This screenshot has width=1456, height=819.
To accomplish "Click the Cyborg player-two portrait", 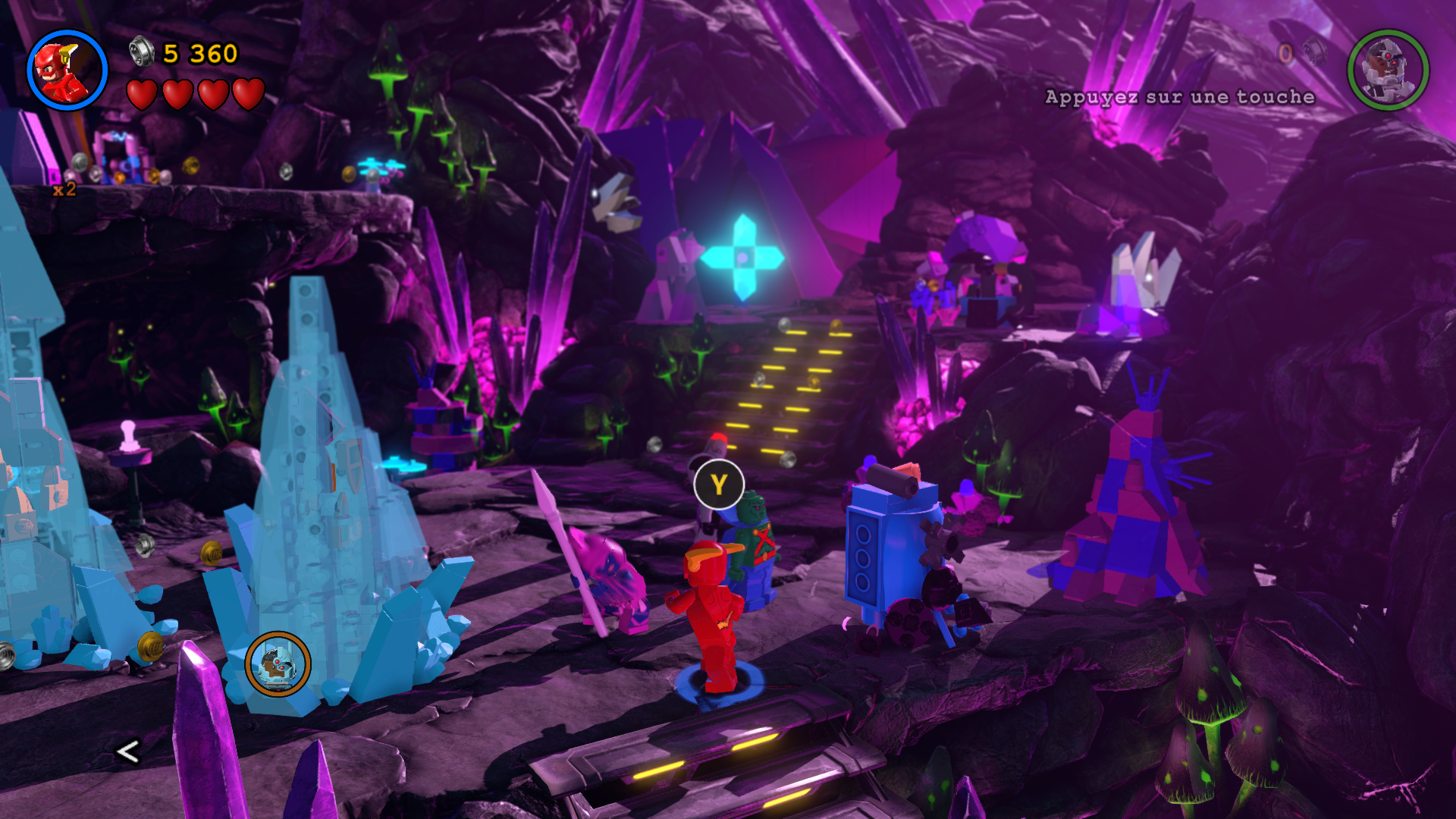I will tap(1388, 71).
